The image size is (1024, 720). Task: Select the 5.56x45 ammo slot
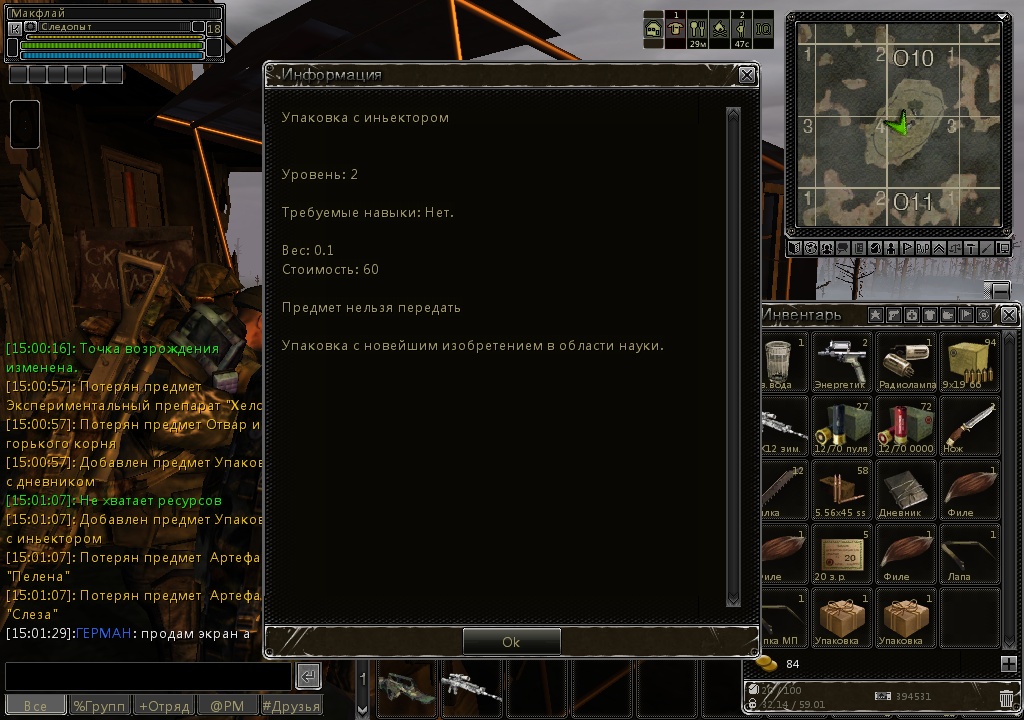840,490
